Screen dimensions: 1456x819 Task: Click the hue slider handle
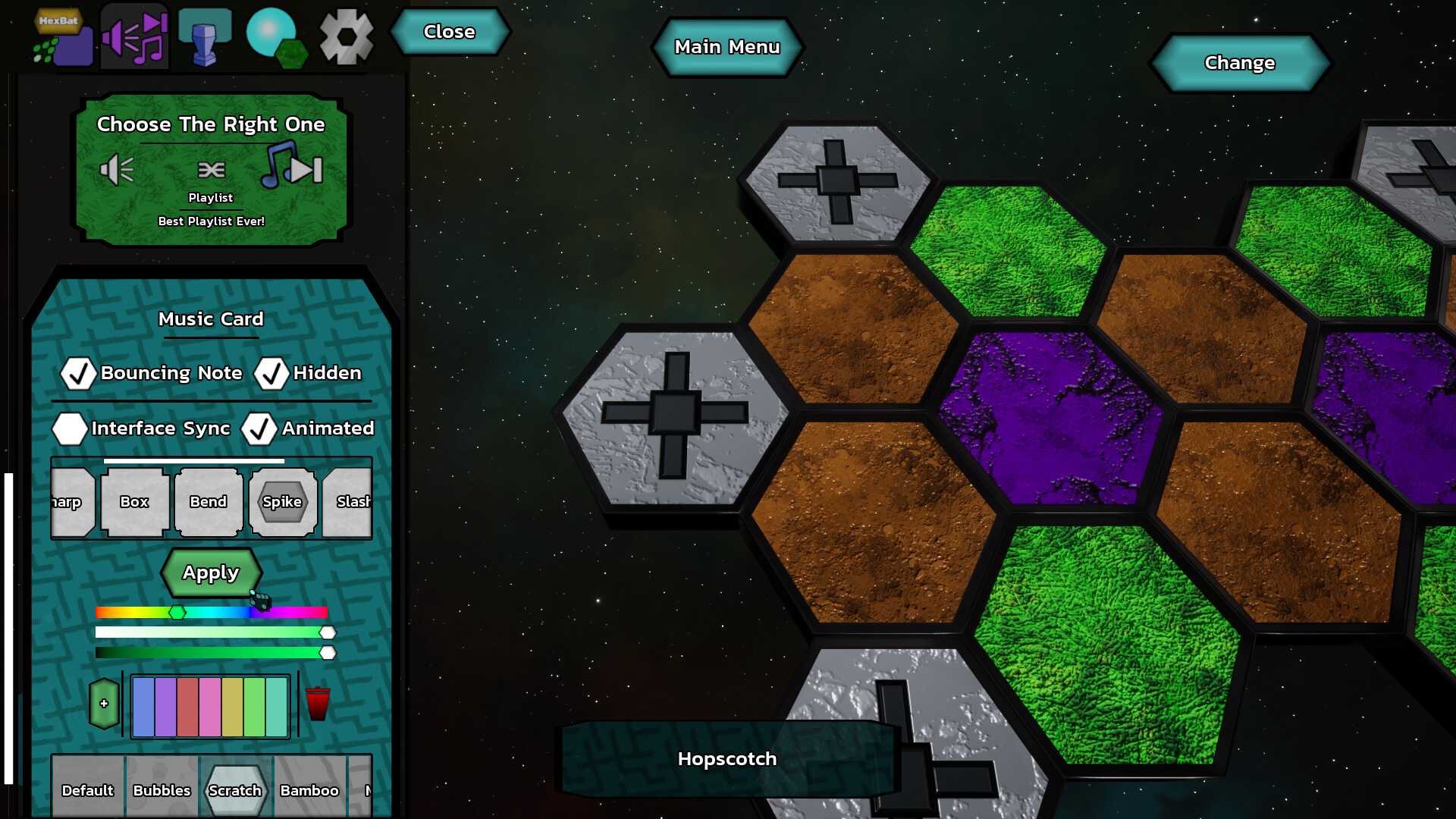click(177, 613)
